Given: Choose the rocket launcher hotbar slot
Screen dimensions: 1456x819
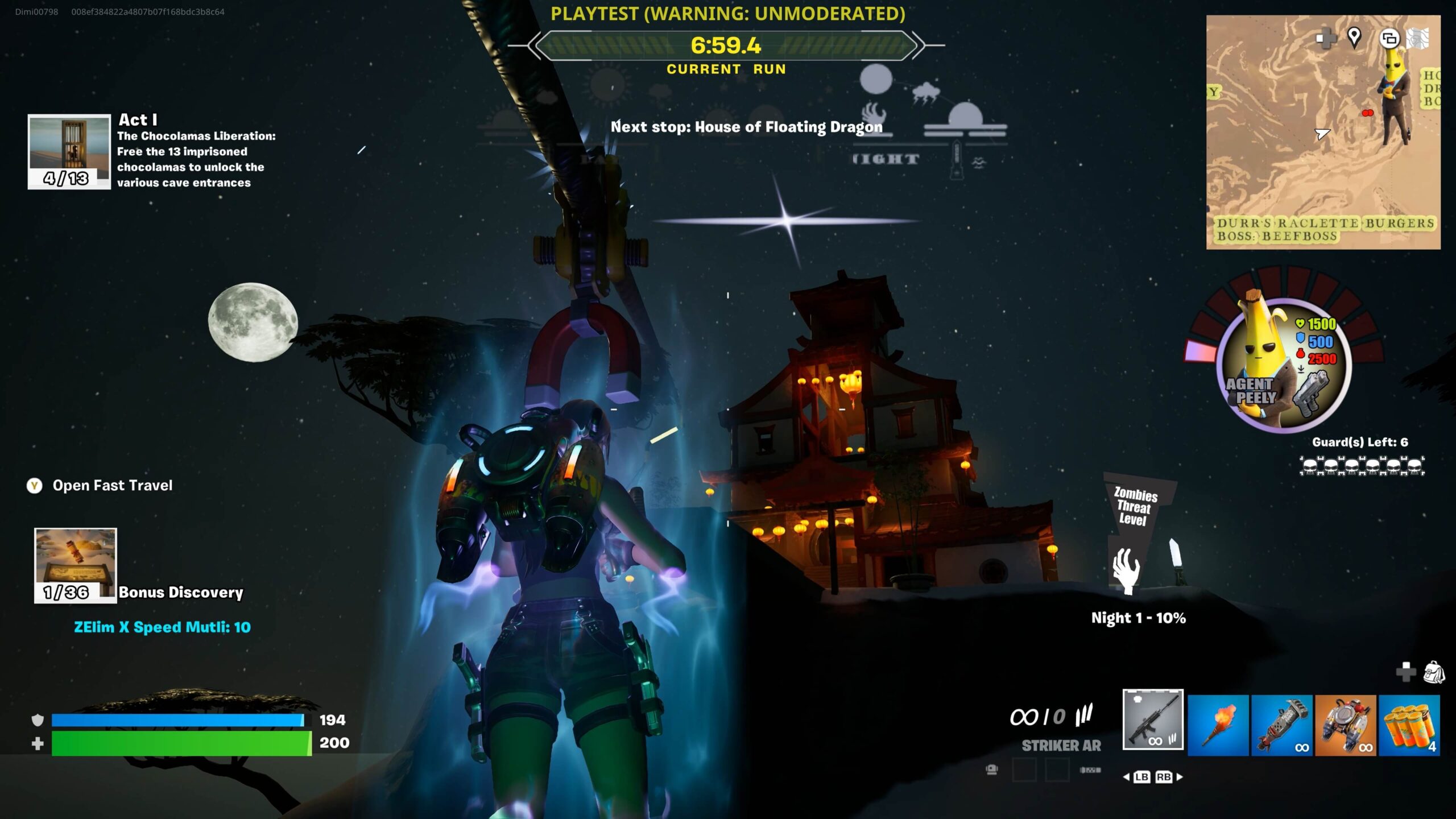Looking at the screenshot, I should pos(1281,725).
